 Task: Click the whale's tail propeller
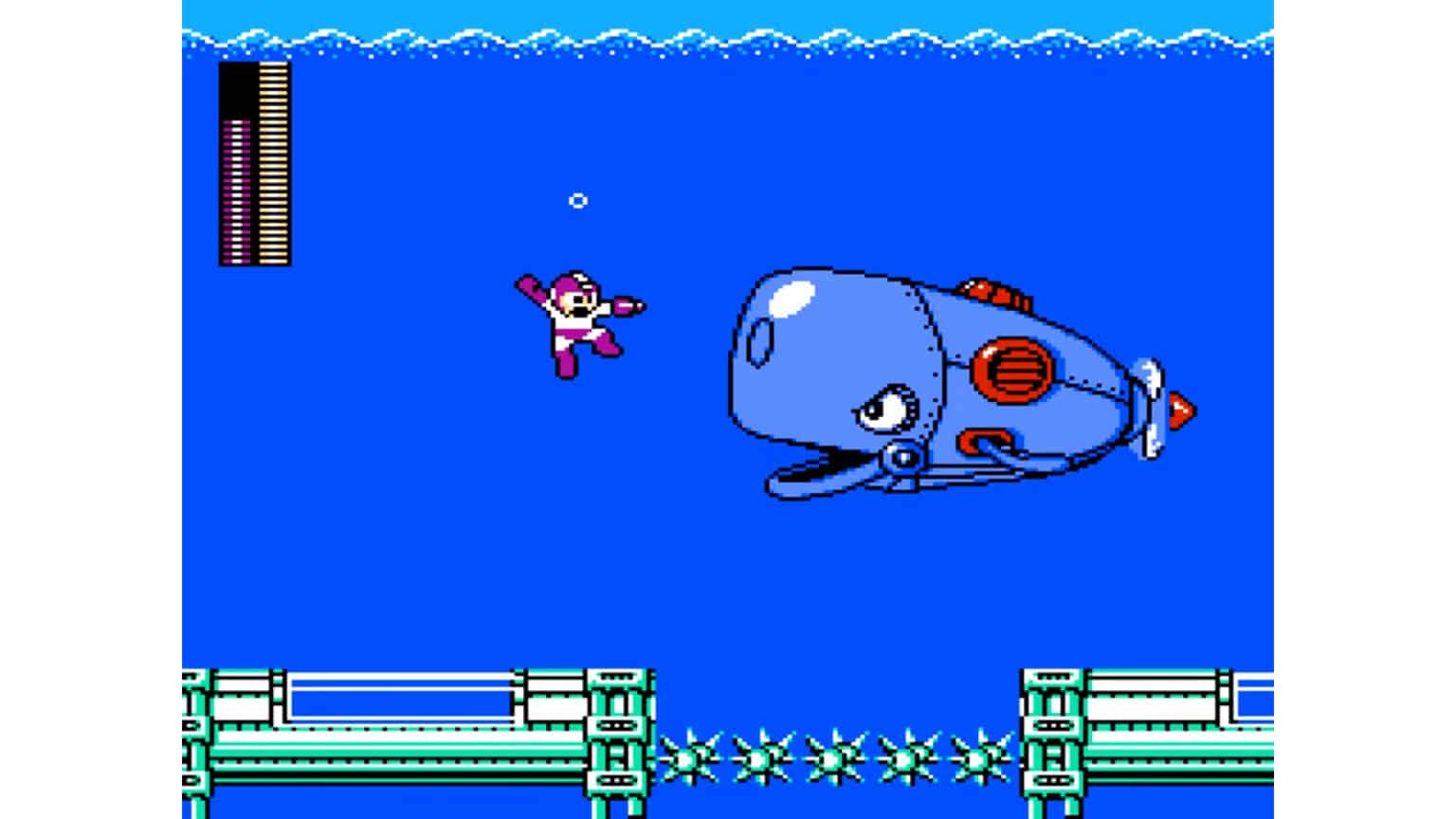coord(1152,408)
